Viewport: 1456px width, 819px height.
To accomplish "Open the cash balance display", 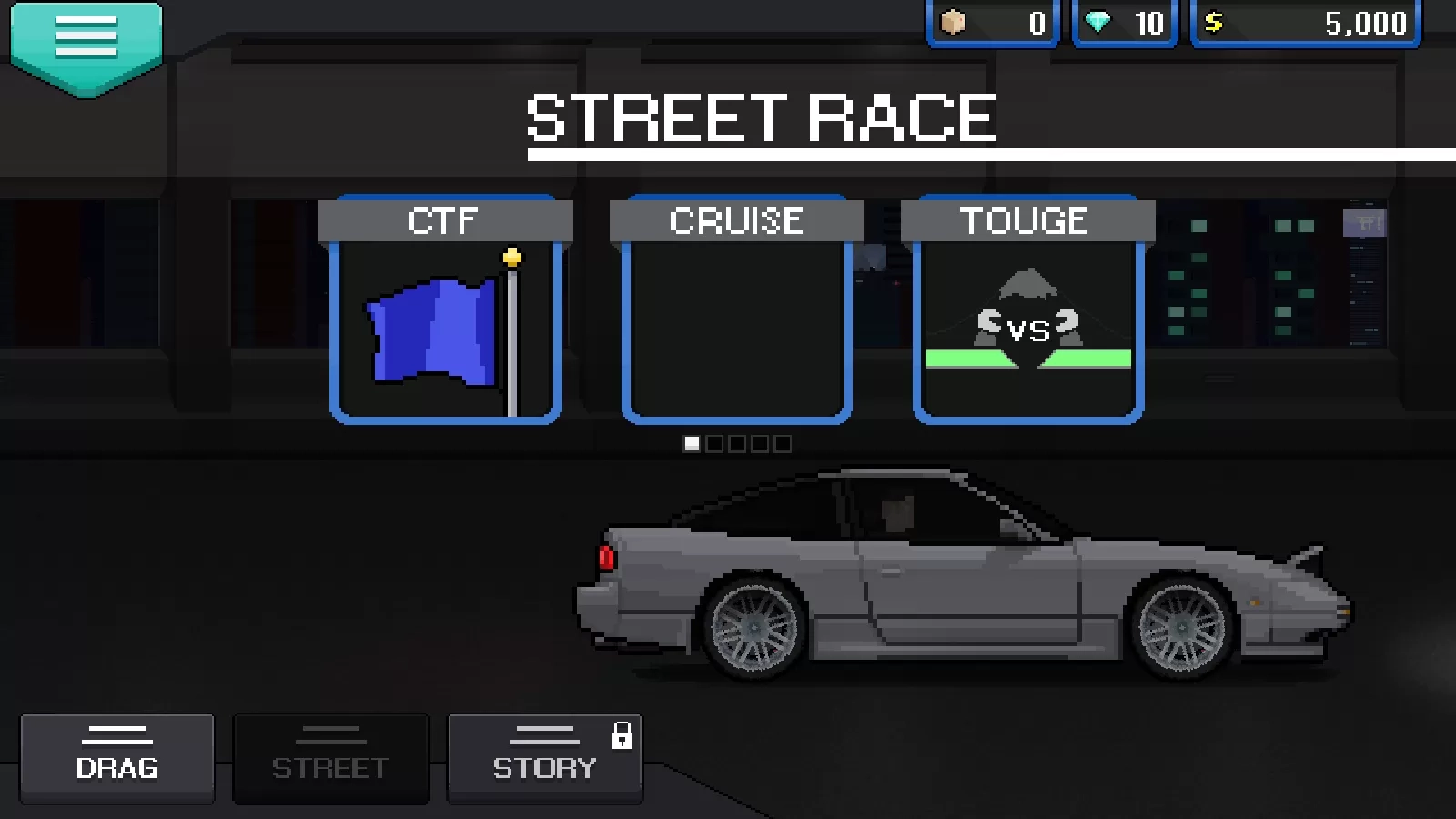I will (x=1306, y=23).
